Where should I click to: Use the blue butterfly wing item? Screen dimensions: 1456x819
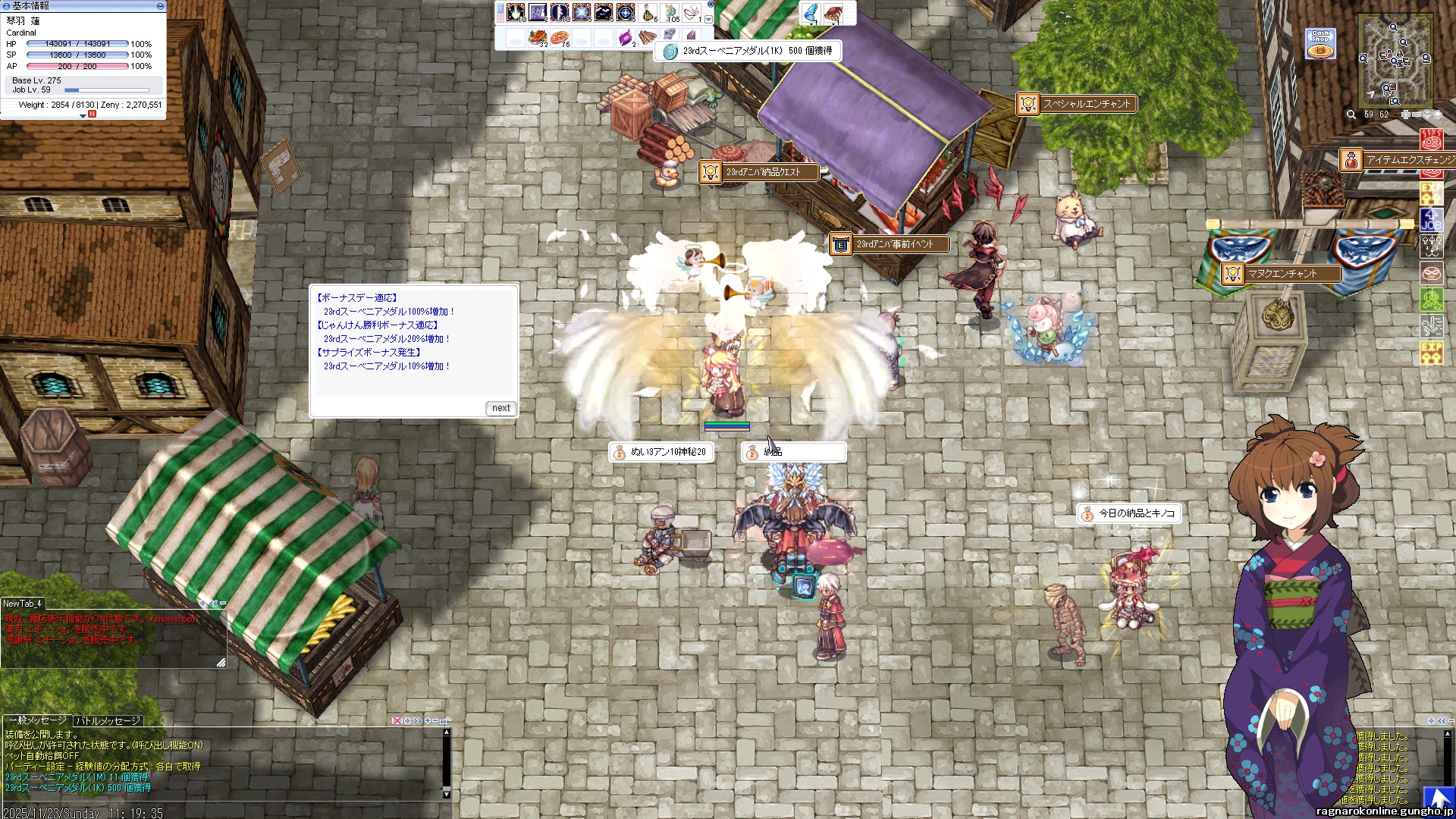click(811, 13)
